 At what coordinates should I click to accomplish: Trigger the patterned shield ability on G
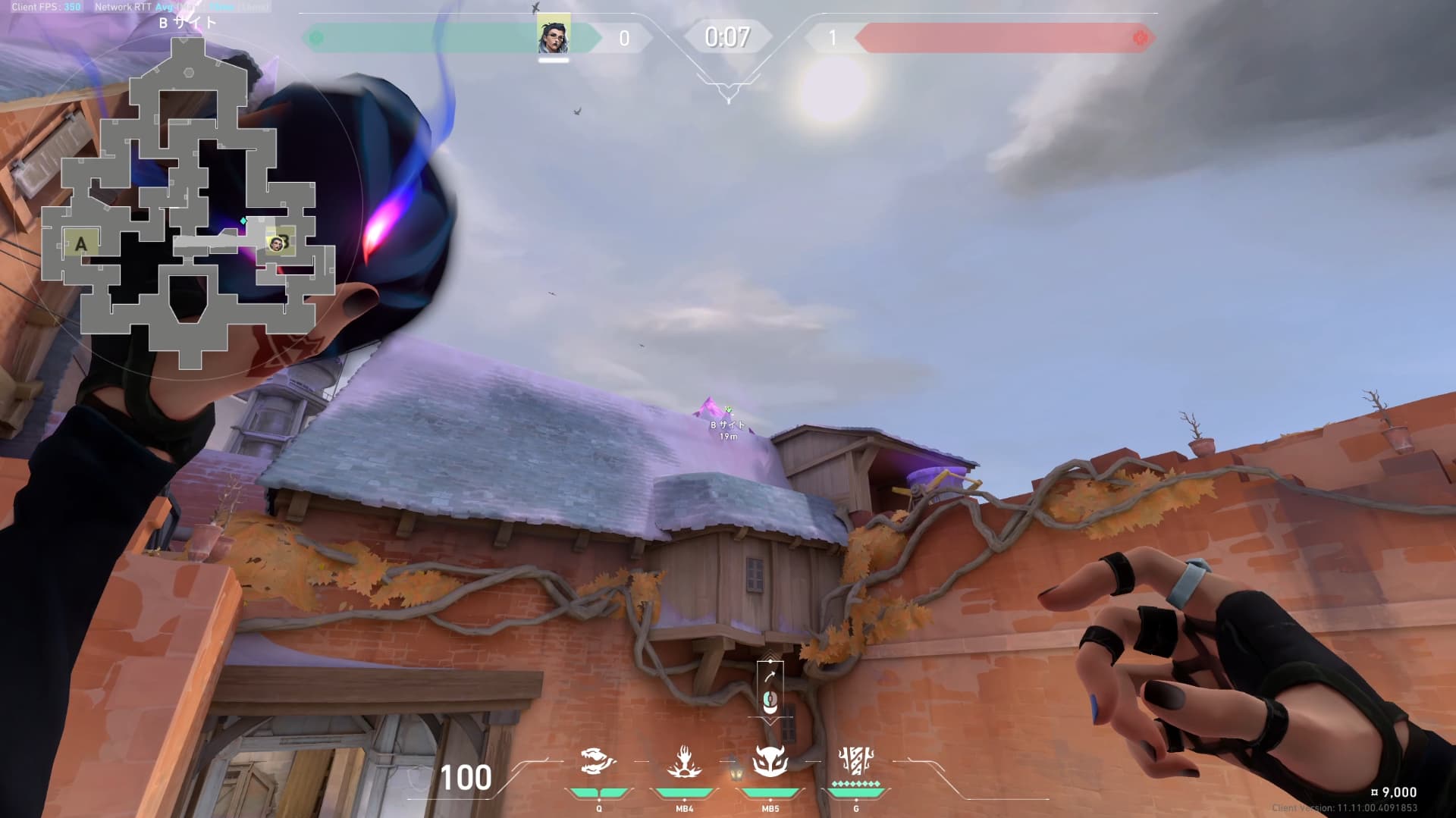[x=856, y=760]
